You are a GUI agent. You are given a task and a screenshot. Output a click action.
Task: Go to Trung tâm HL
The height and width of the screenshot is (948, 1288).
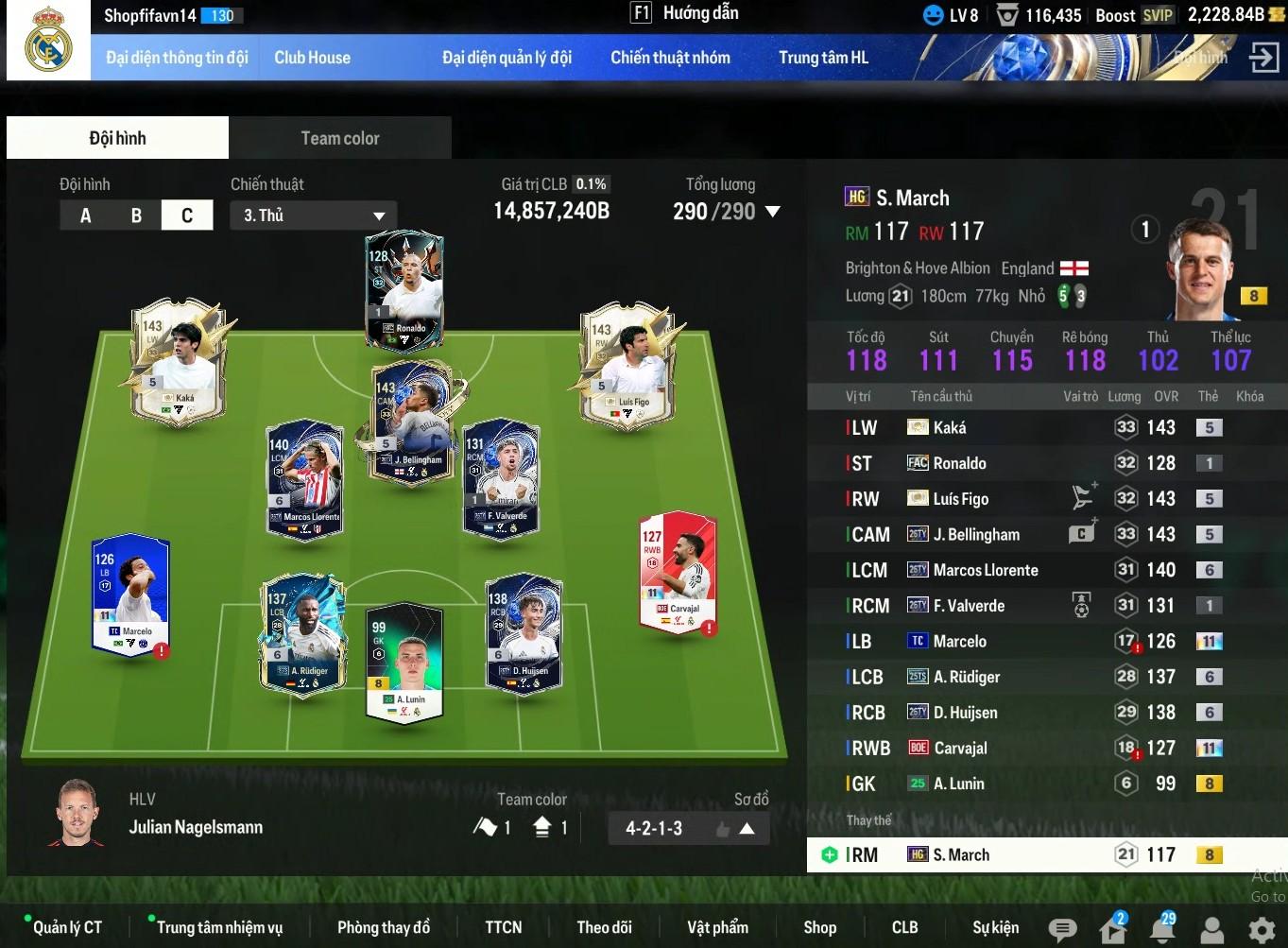pos(823,58)
